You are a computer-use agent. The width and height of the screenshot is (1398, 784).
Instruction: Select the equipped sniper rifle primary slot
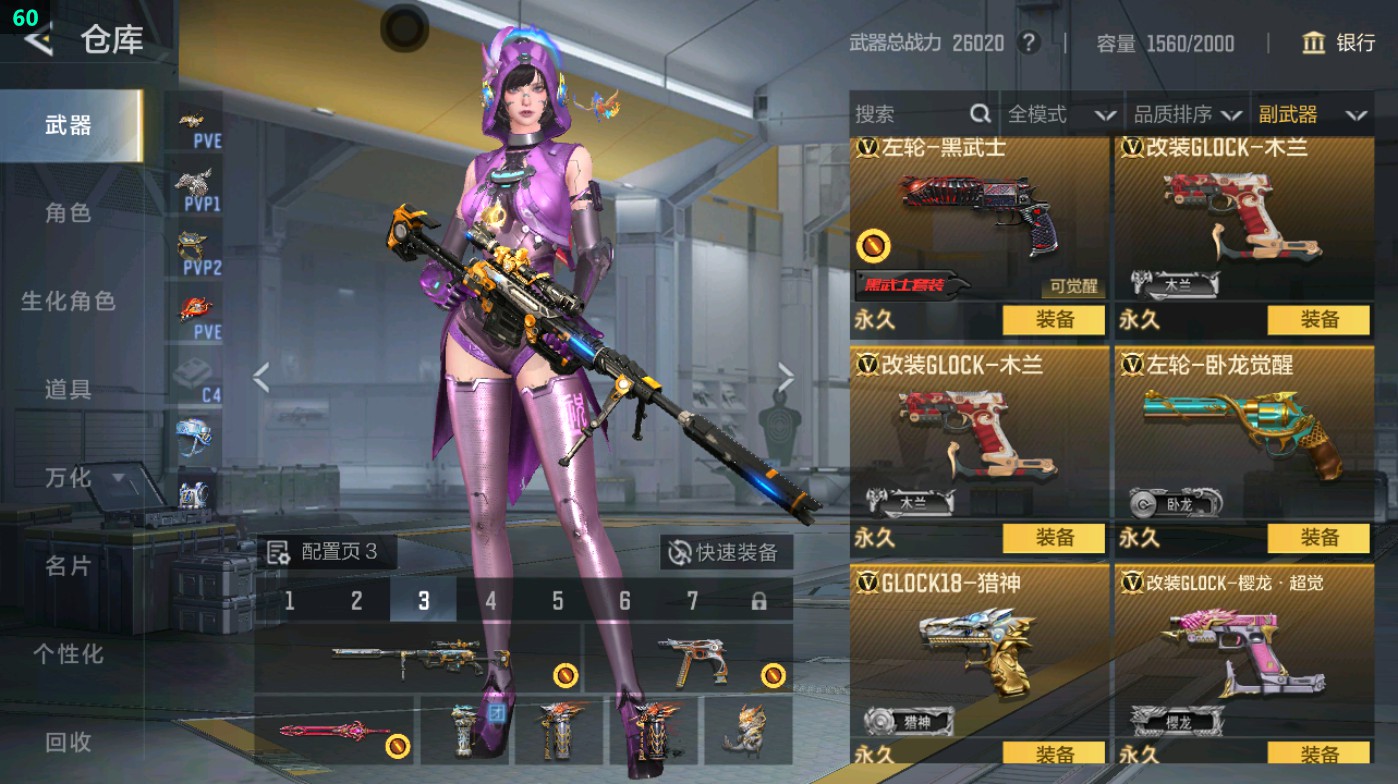click(x=418, y=658)
